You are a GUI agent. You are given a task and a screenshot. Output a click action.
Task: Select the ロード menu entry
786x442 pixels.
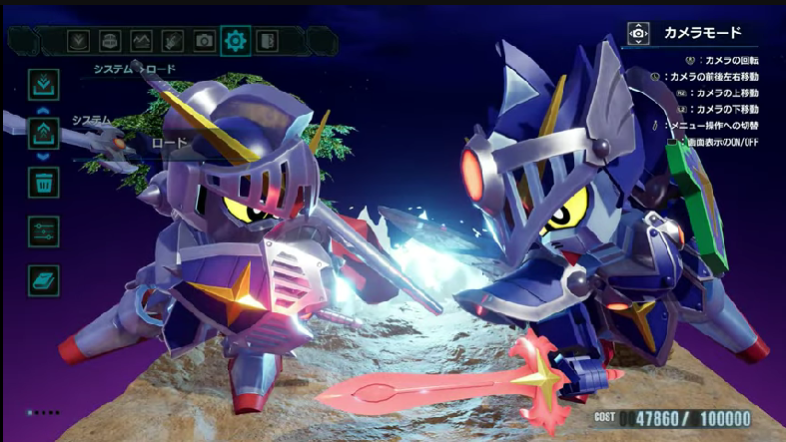[x=169, y=144]
